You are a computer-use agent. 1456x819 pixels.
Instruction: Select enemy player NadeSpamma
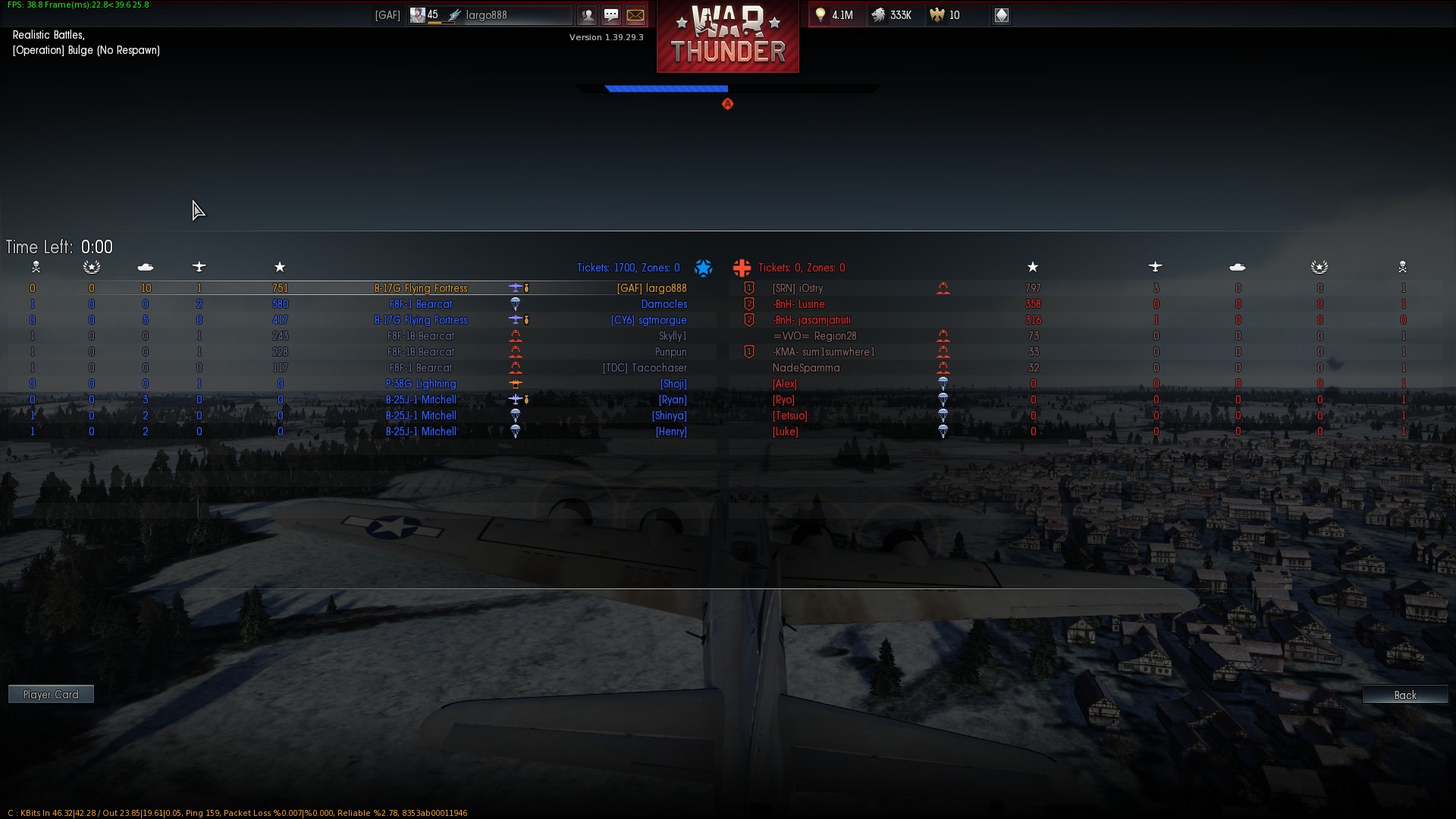806,368
